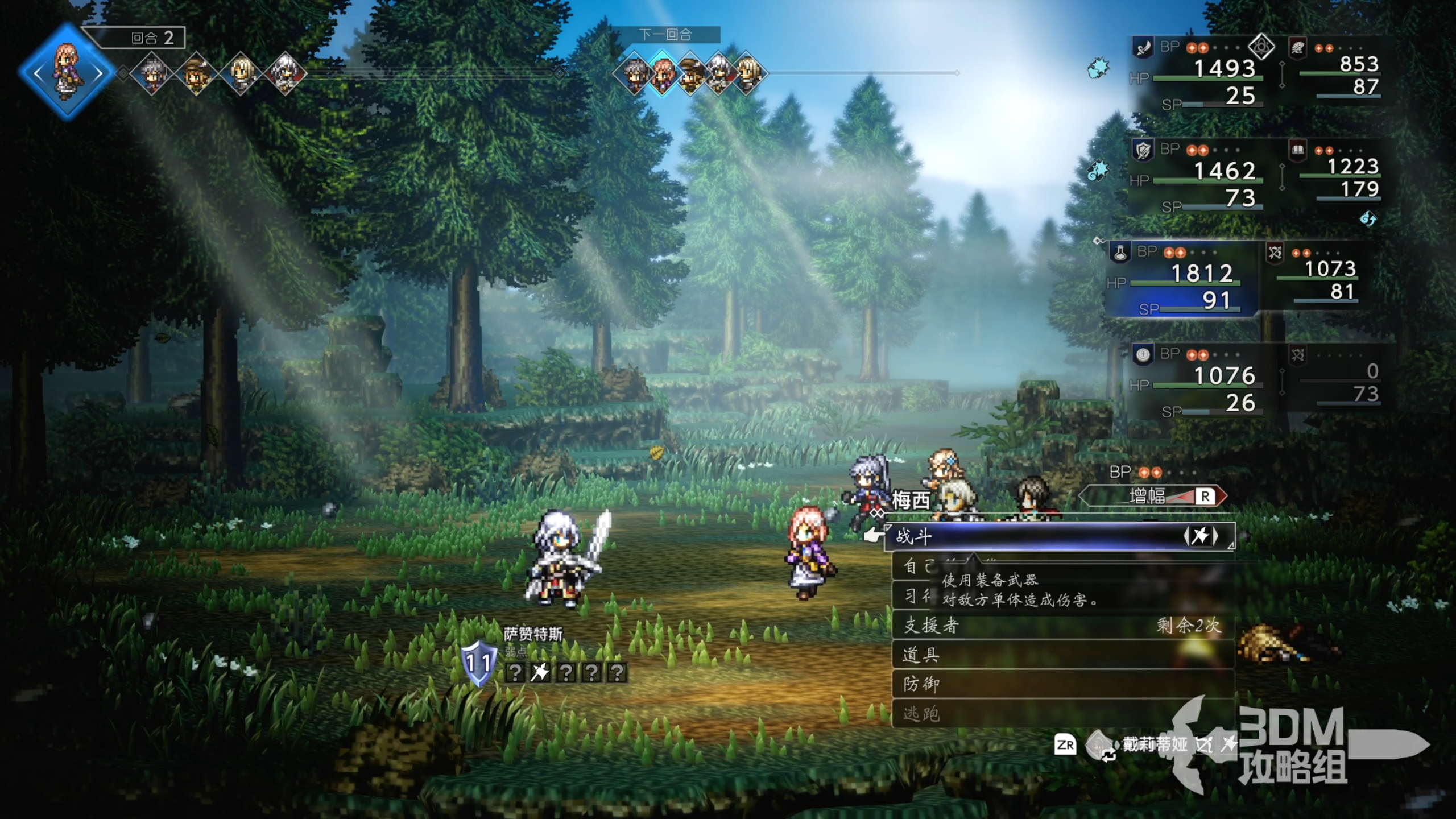Click the enemy shield counter showing 11
This screenshot has width=1456, height=819.
tap(478, 663)
